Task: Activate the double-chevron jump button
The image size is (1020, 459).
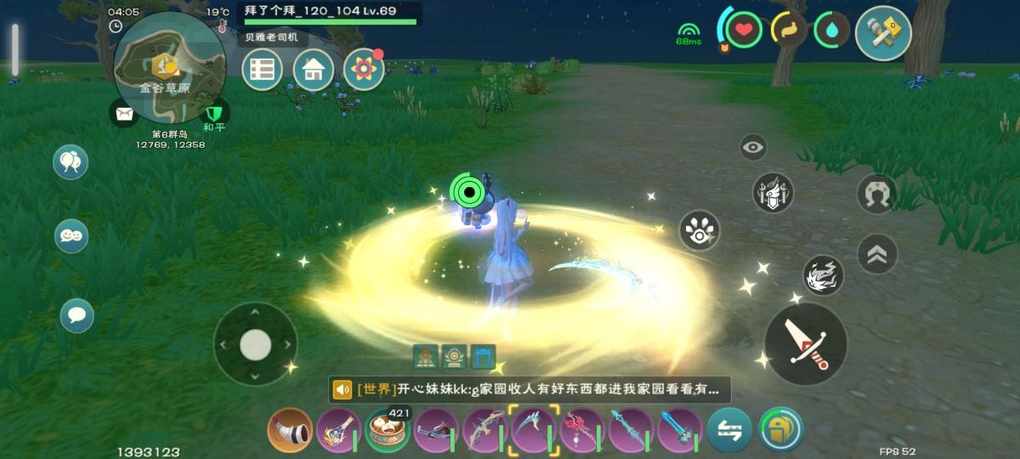Action: pos(877,254)
